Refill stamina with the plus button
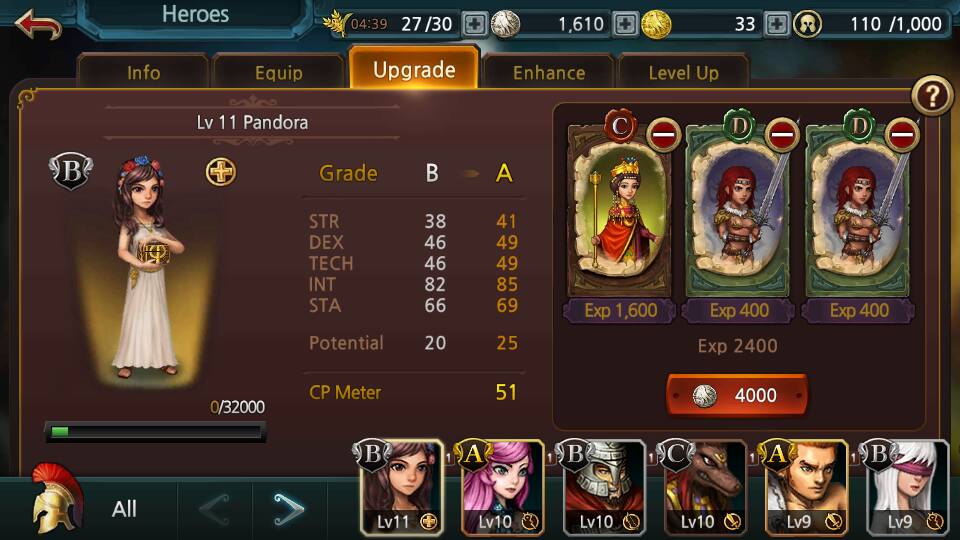Screen dimensions: 960x540 475,24
